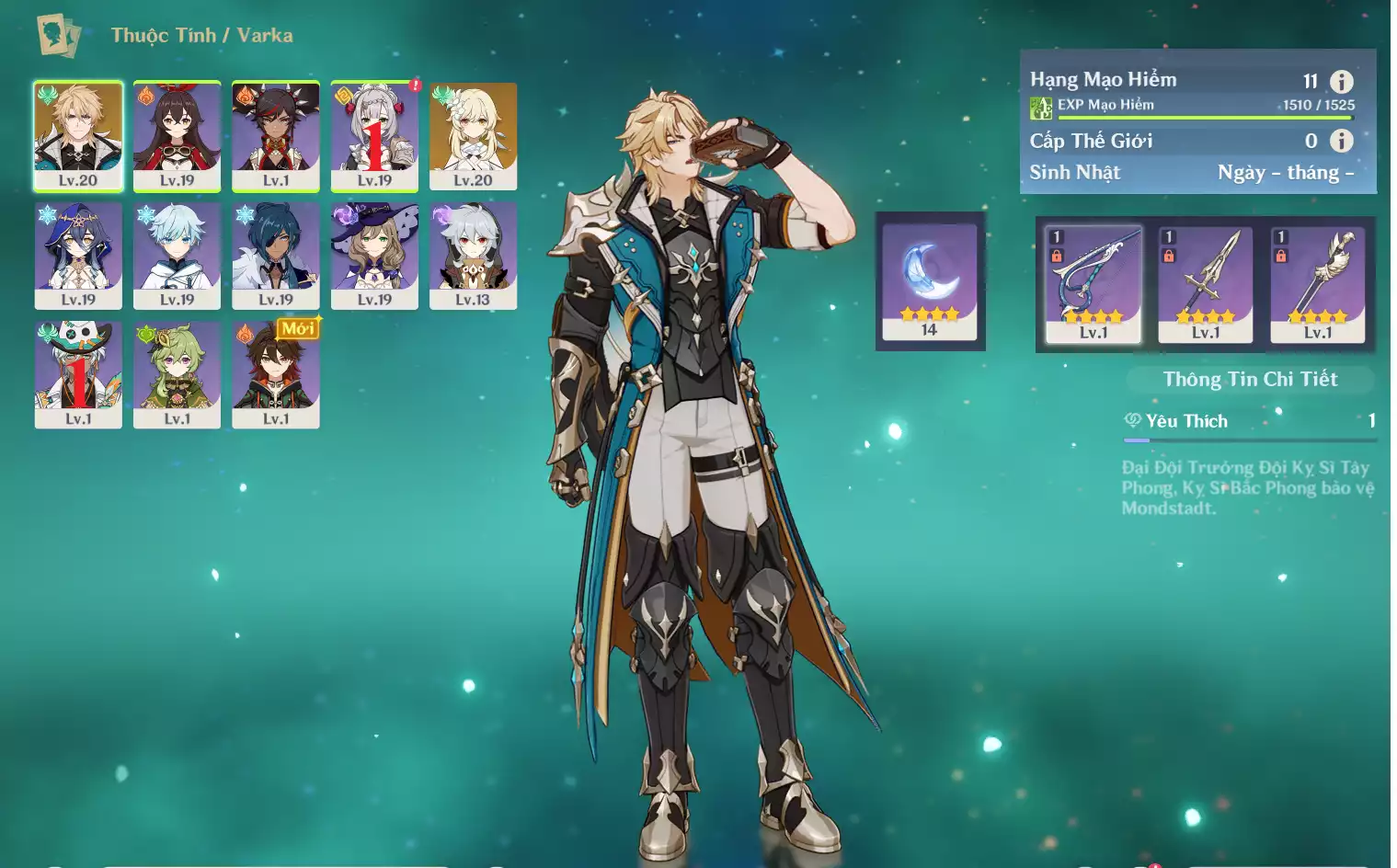Open Thông Tin Chi Tiết details

point(1250,380)
